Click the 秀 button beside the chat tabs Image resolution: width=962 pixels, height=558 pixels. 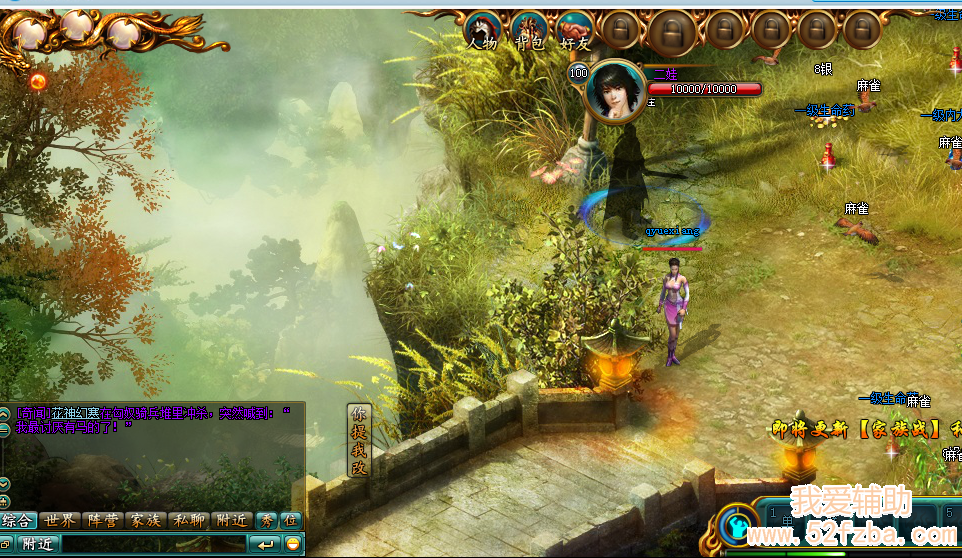267,521
